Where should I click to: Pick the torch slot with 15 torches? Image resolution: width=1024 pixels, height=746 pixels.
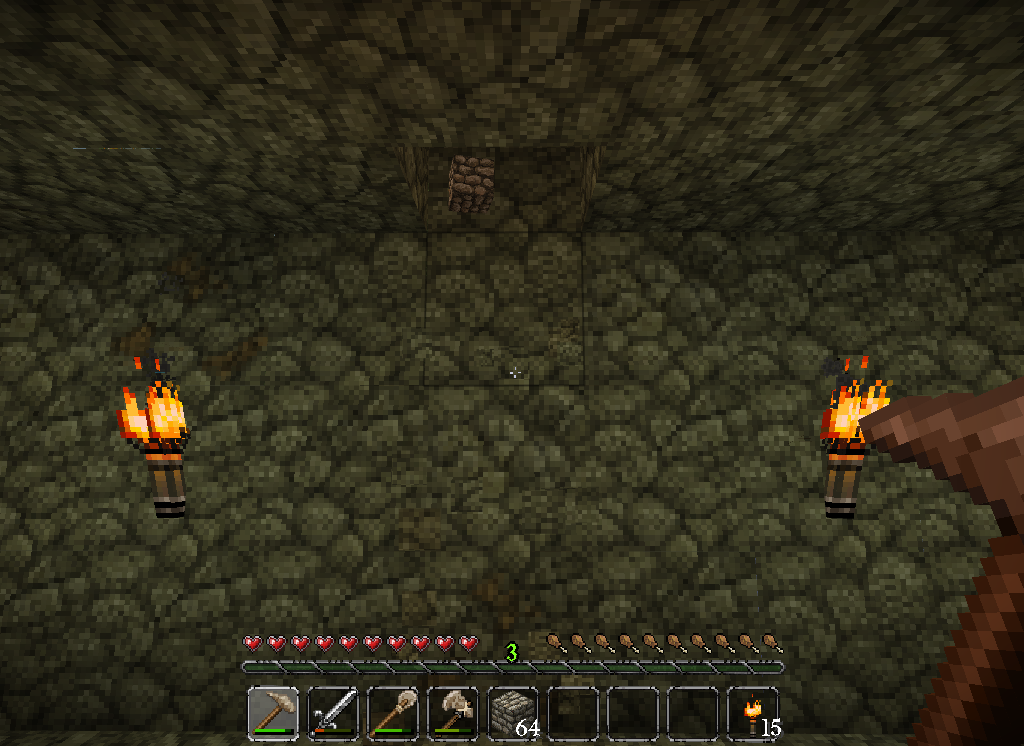753,713
